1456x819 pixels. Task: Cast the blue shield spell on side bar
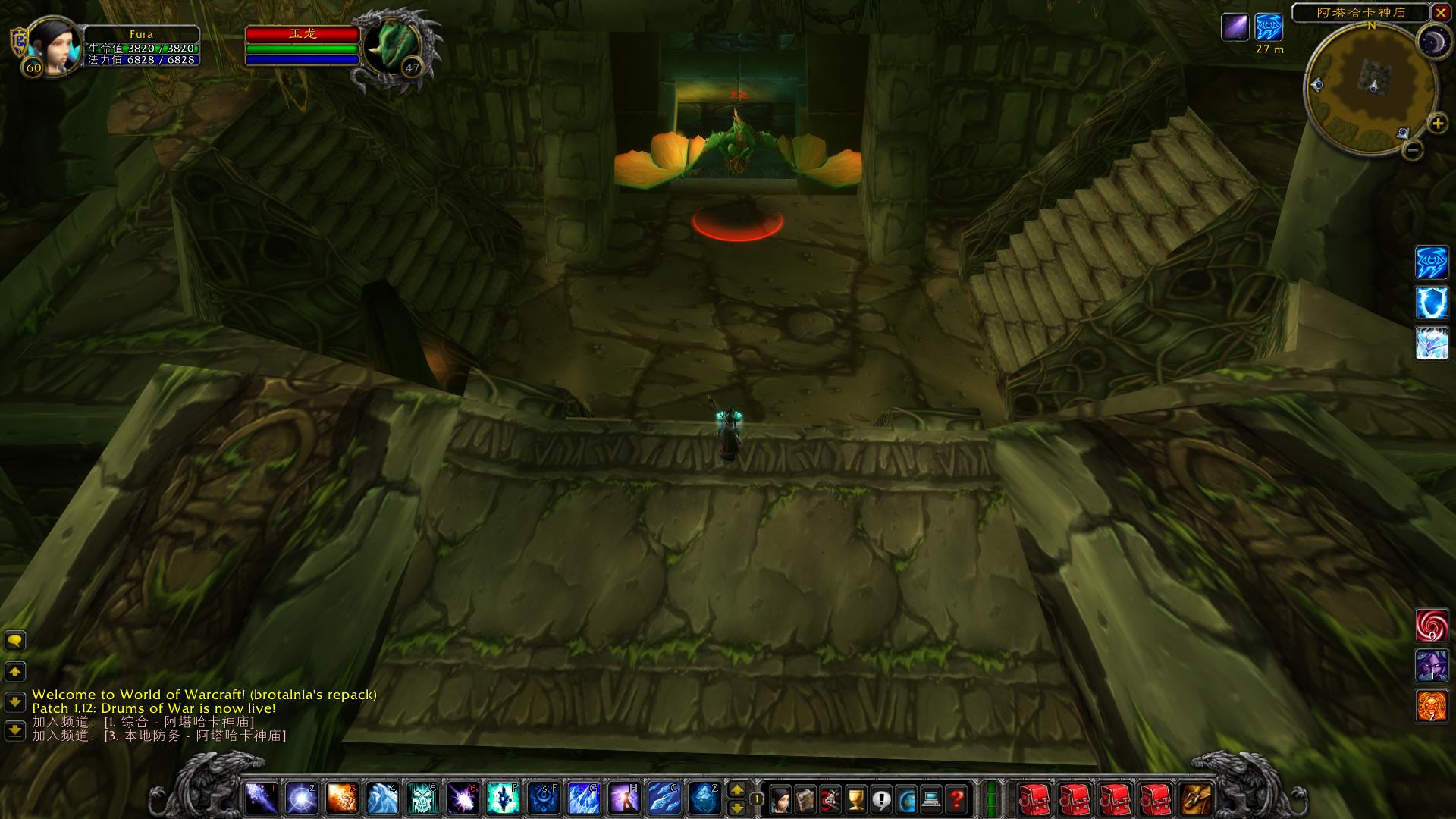[1432, 303]
